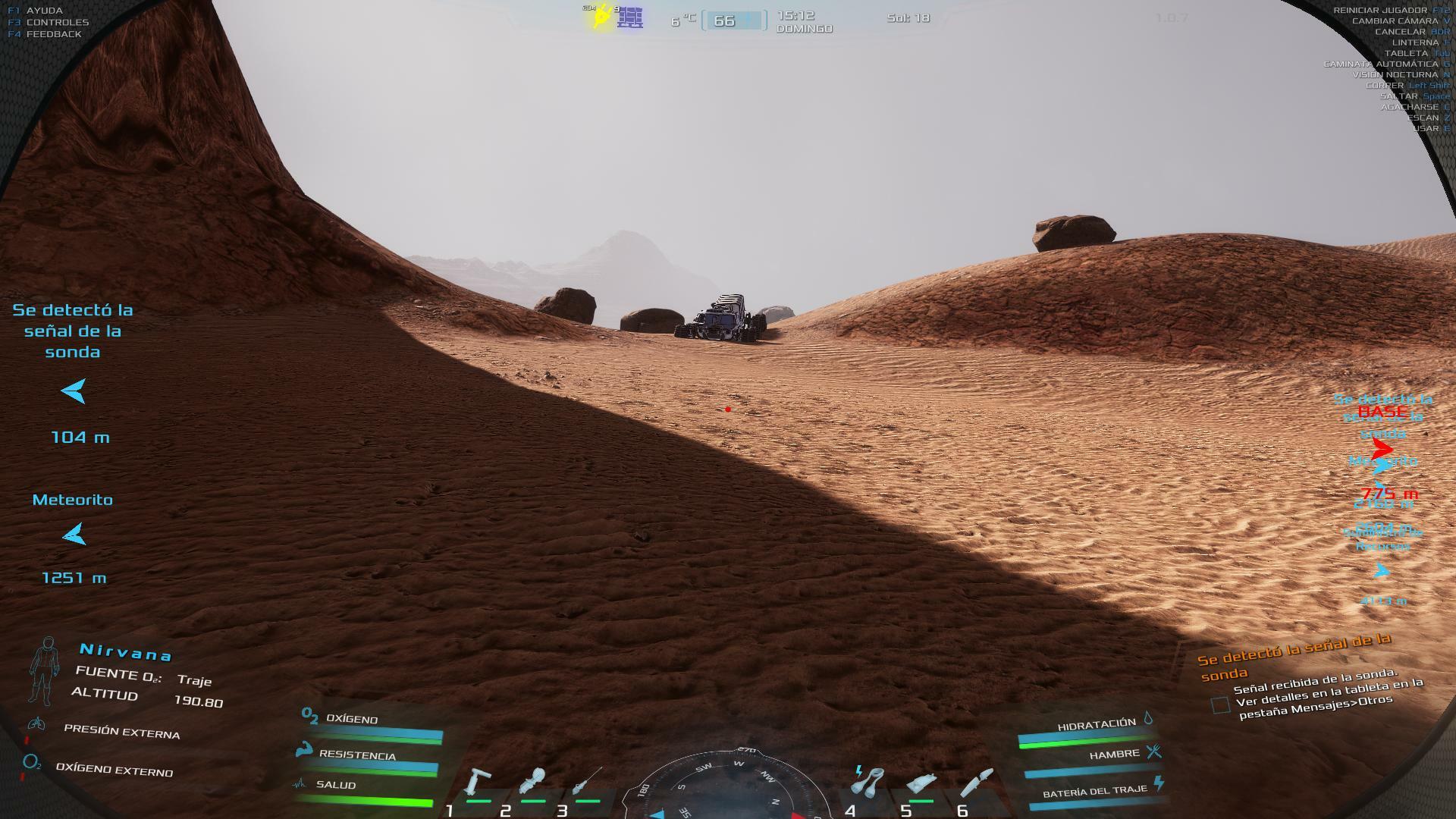This screenshot has height=819, width=1456.
Task: Select the round-headed tool in hotbar slot 2
Action: [533, 782]
